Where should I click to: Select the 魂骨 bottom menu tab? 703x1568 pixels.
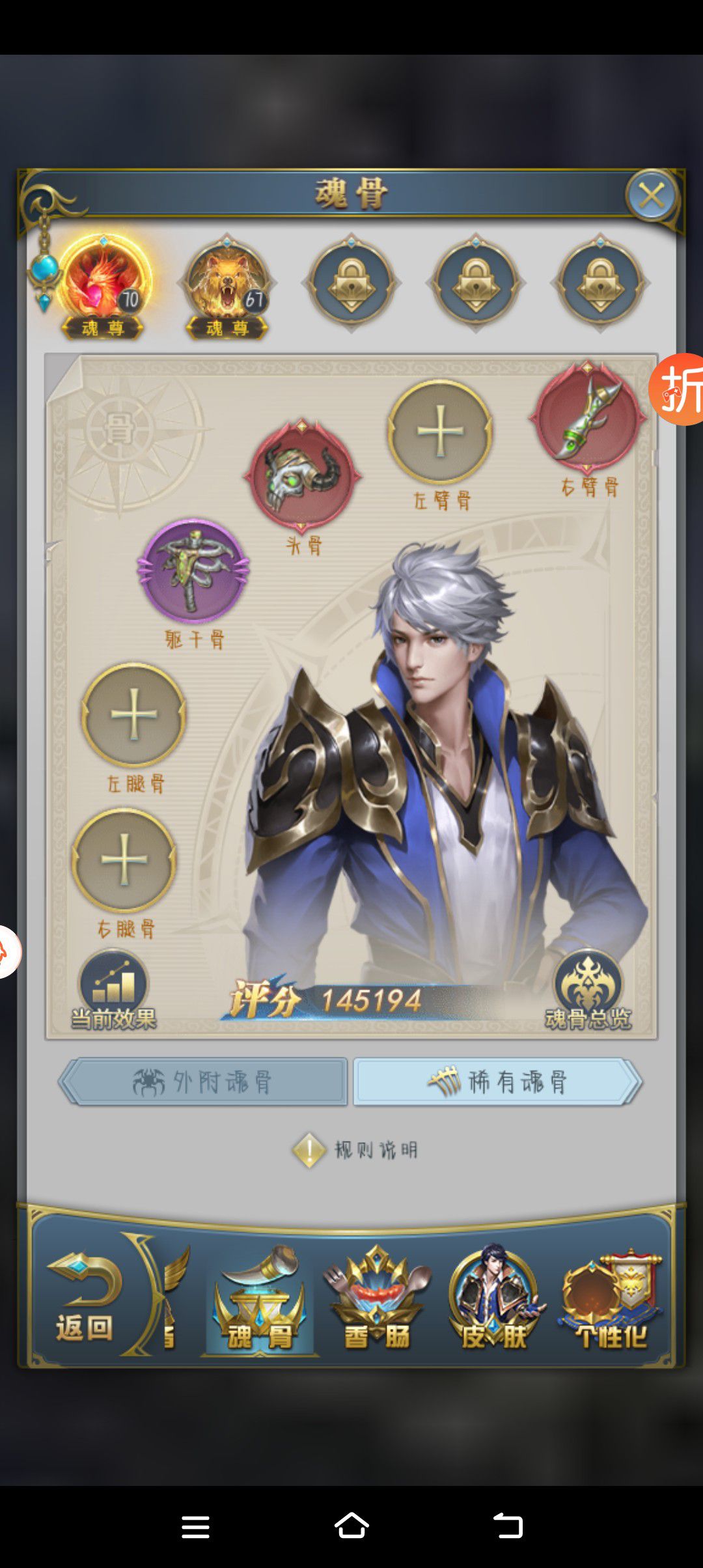pos(260,1300)
